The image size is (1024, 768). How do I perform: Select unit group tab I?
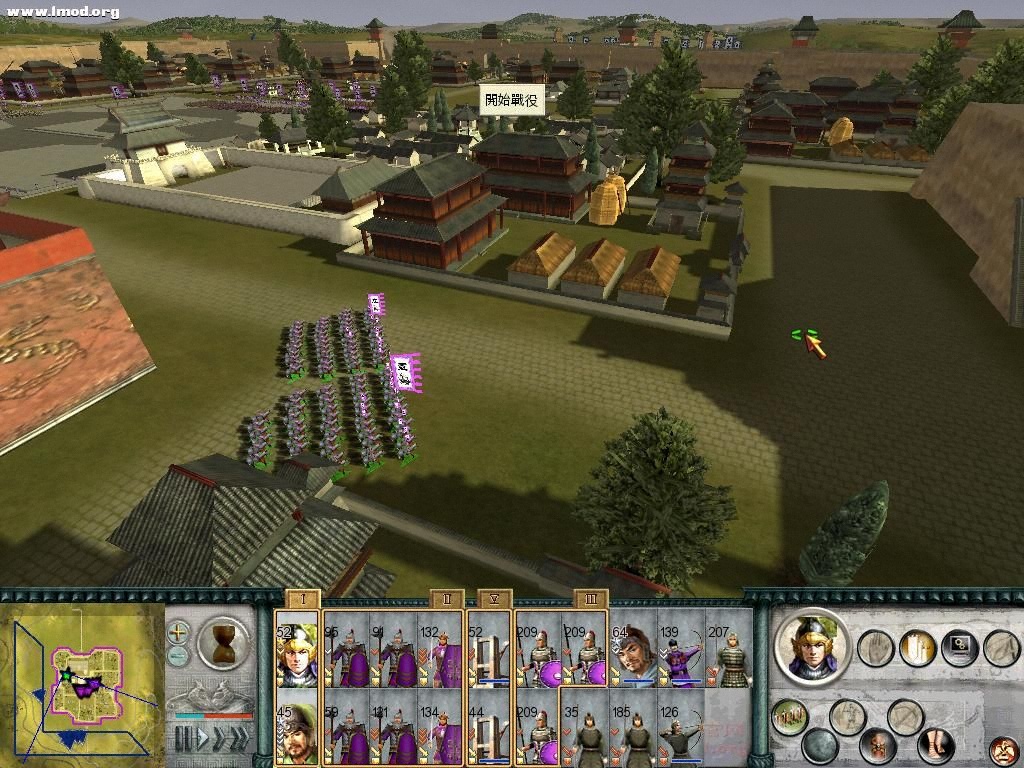pyautogui.click(x=302, y=600)
